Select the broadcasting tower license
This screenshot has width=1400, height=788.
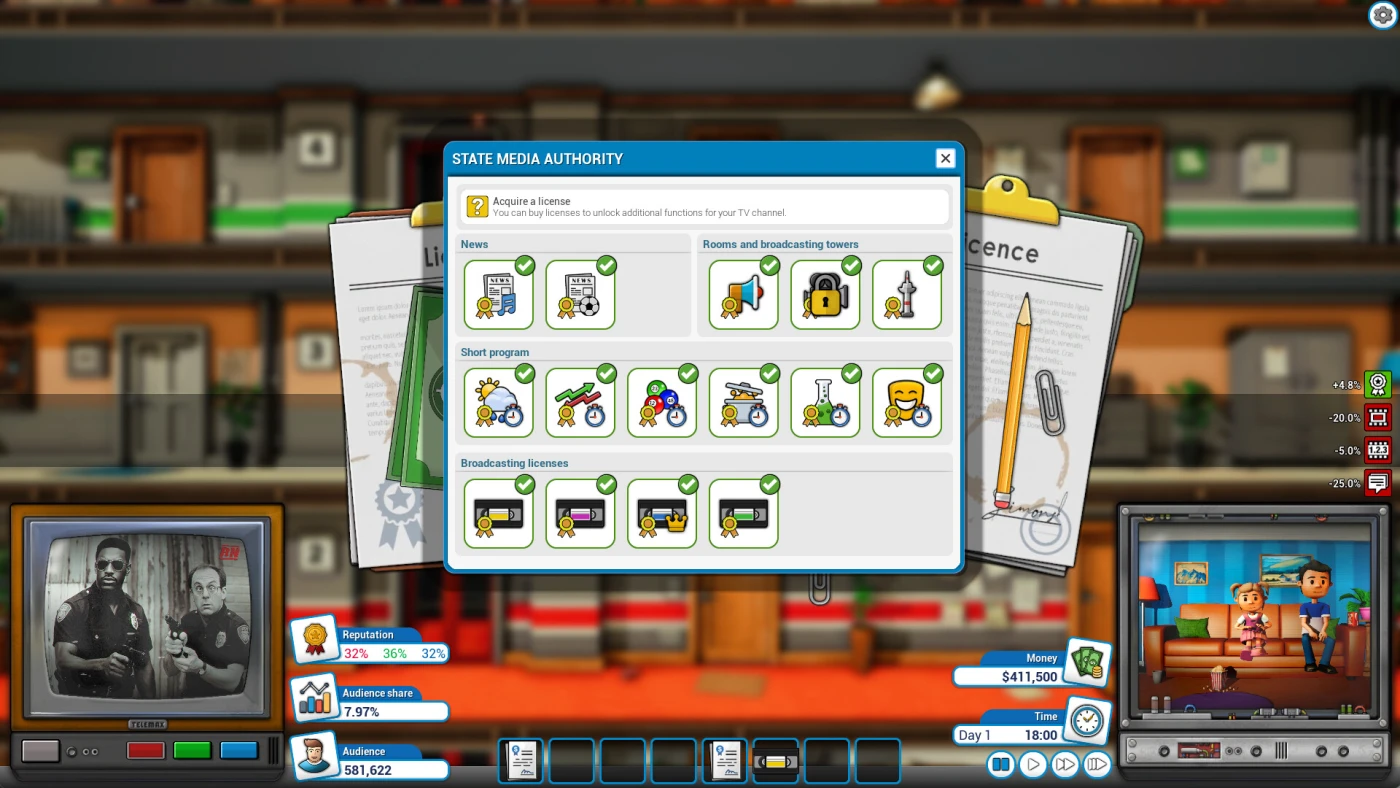907,294
